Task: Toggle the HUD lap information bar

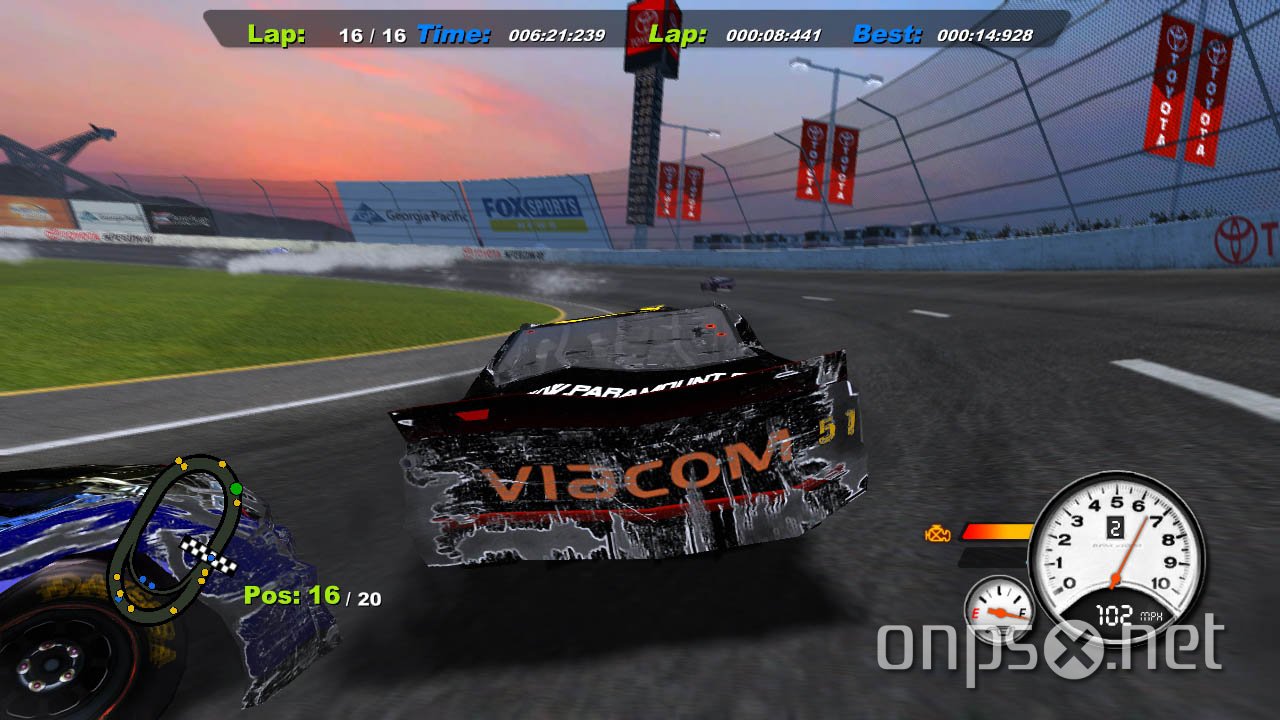Action: [x=630, y=32]
